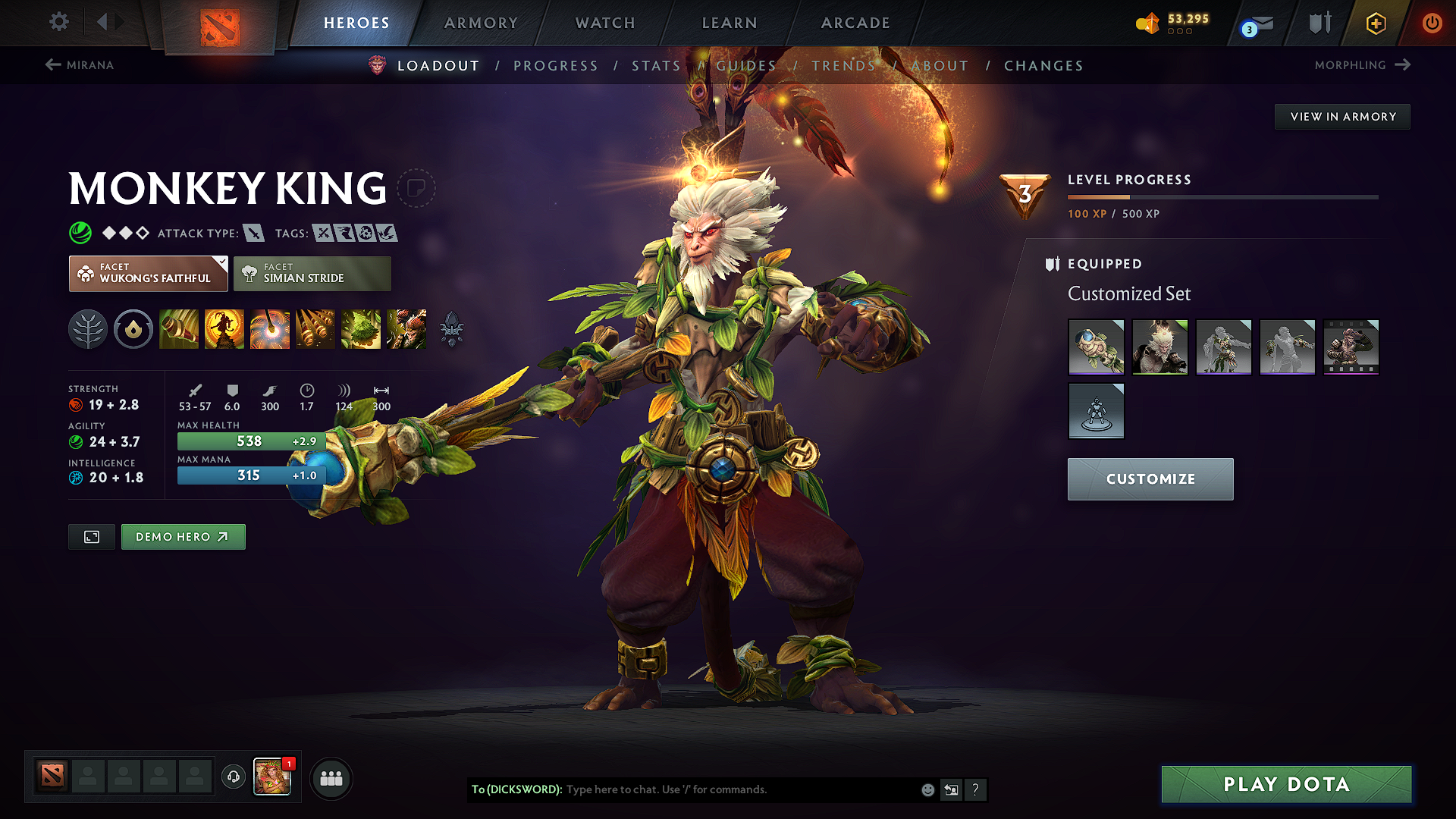Select the Simian Stride facet
The height and width of the screenshot is (819, 1456).
(312, 273)
